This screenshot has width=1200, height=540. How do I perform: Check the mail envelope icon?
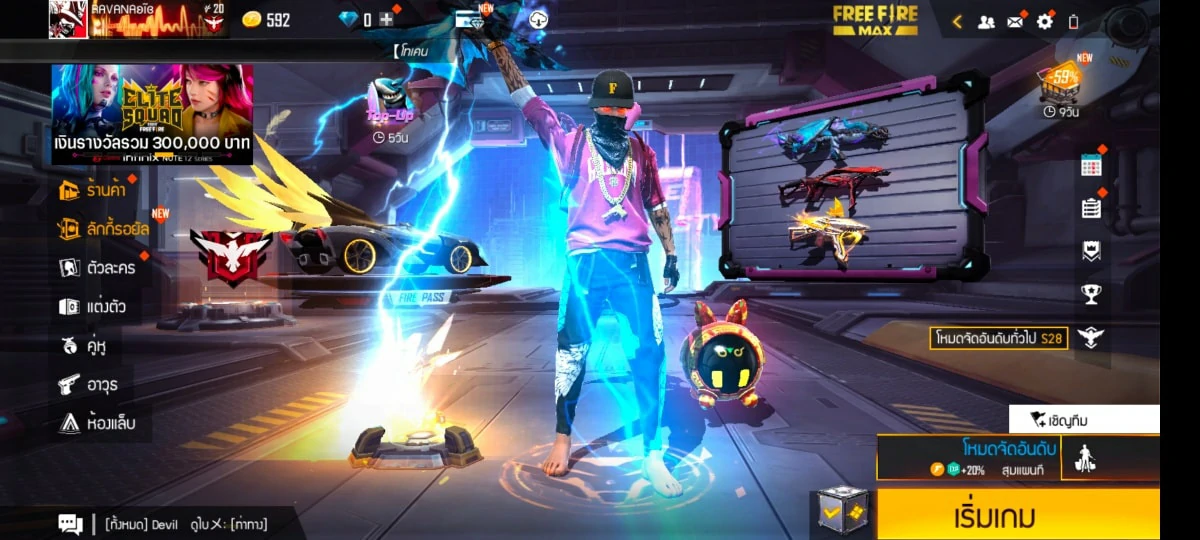(x=1015, y=21)
